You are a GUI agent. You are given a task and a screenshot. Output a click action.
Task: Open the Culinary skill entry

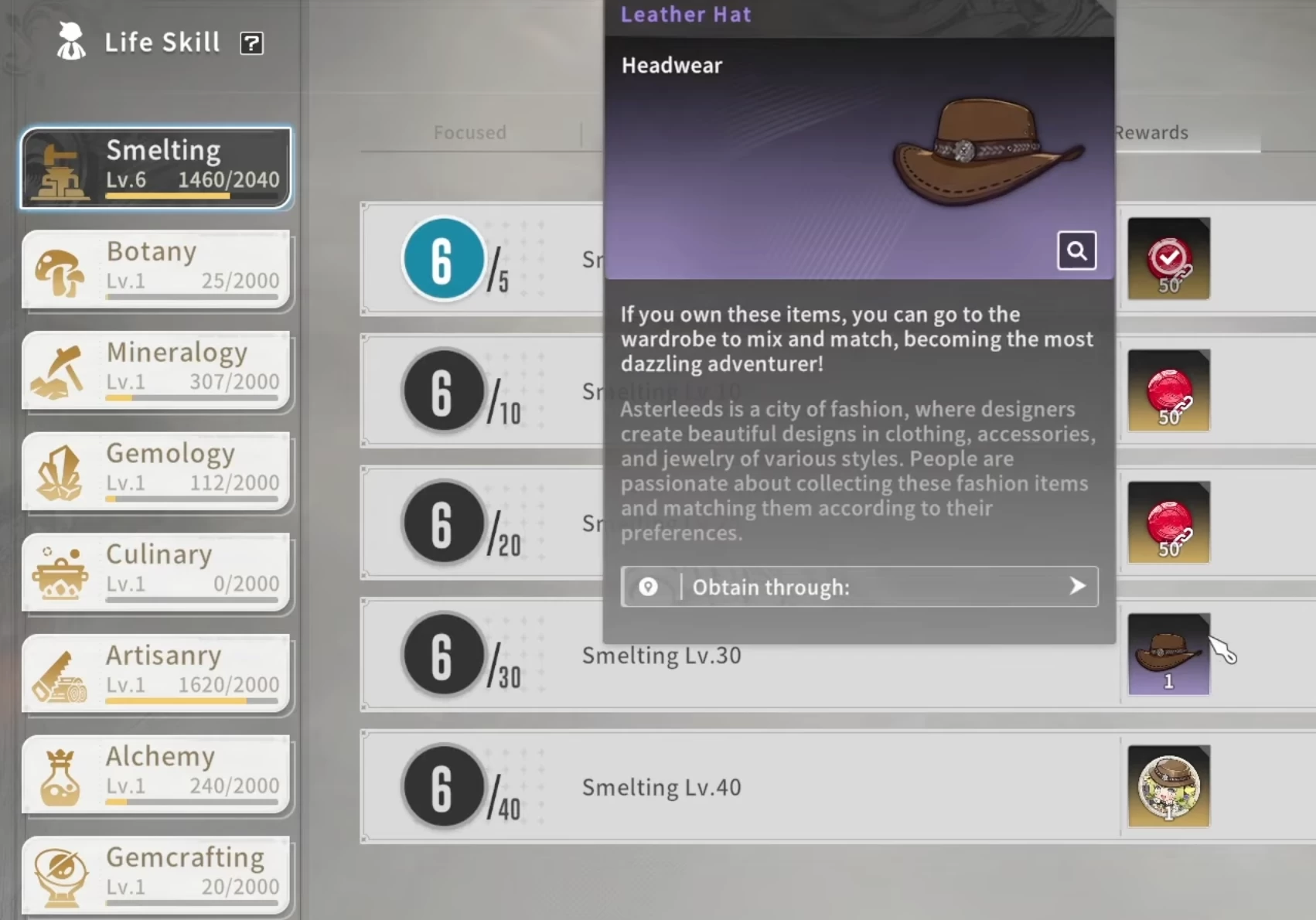pos(156,572)
